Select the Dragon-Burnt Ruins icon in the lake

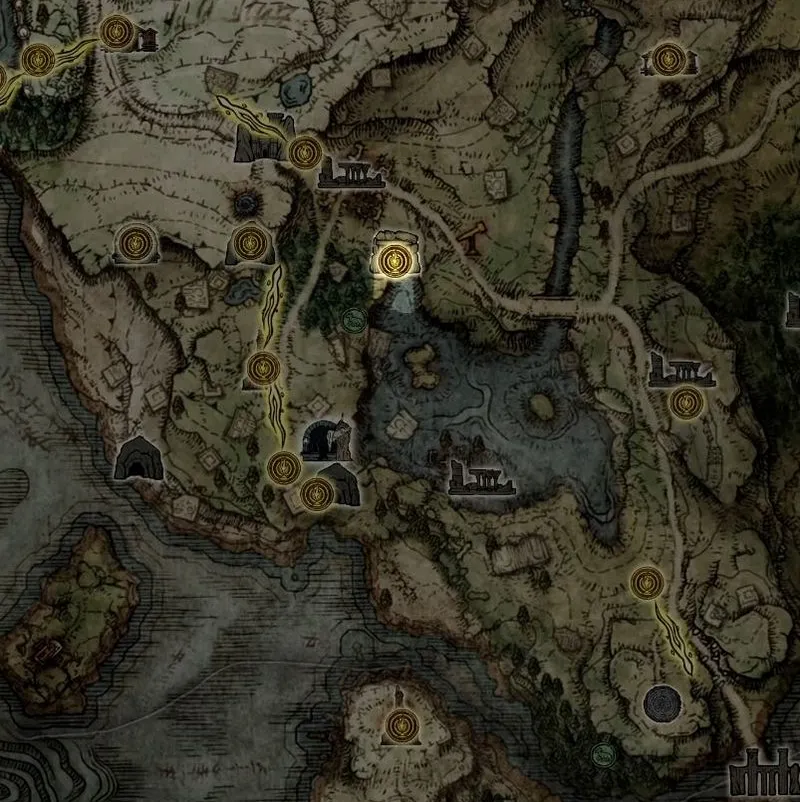click(x=482, y=479)
